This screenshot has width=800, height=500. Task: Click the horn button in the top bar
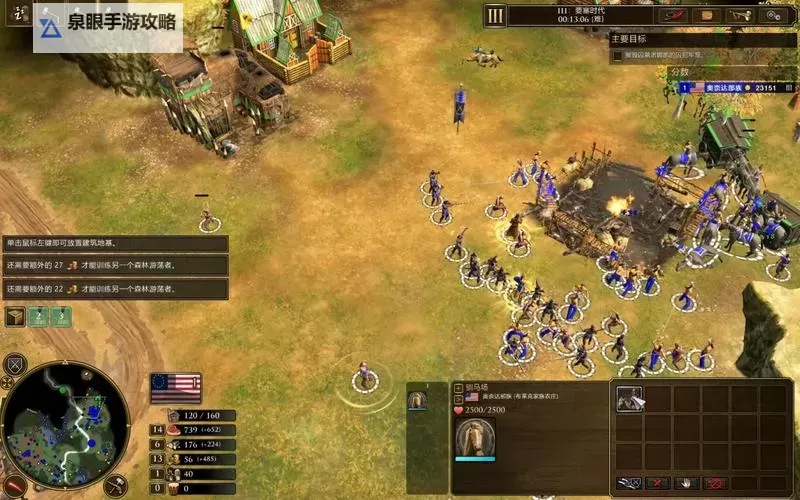coord(740,15)
